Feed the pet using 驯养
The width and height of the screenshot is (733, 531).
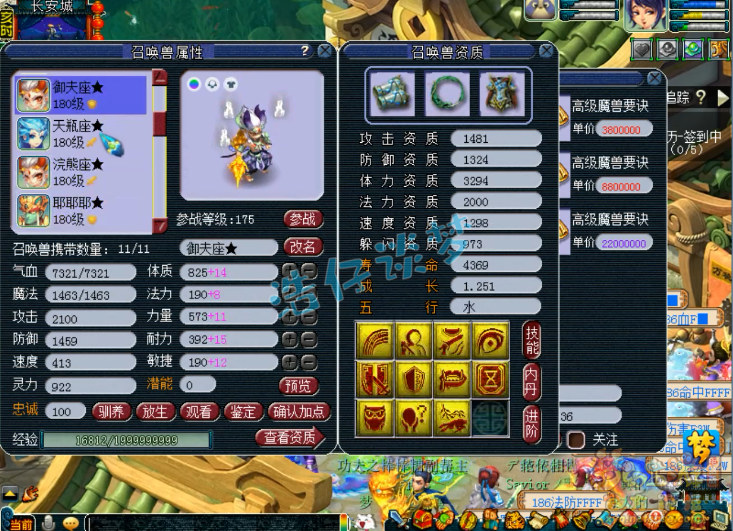(111, 411)
